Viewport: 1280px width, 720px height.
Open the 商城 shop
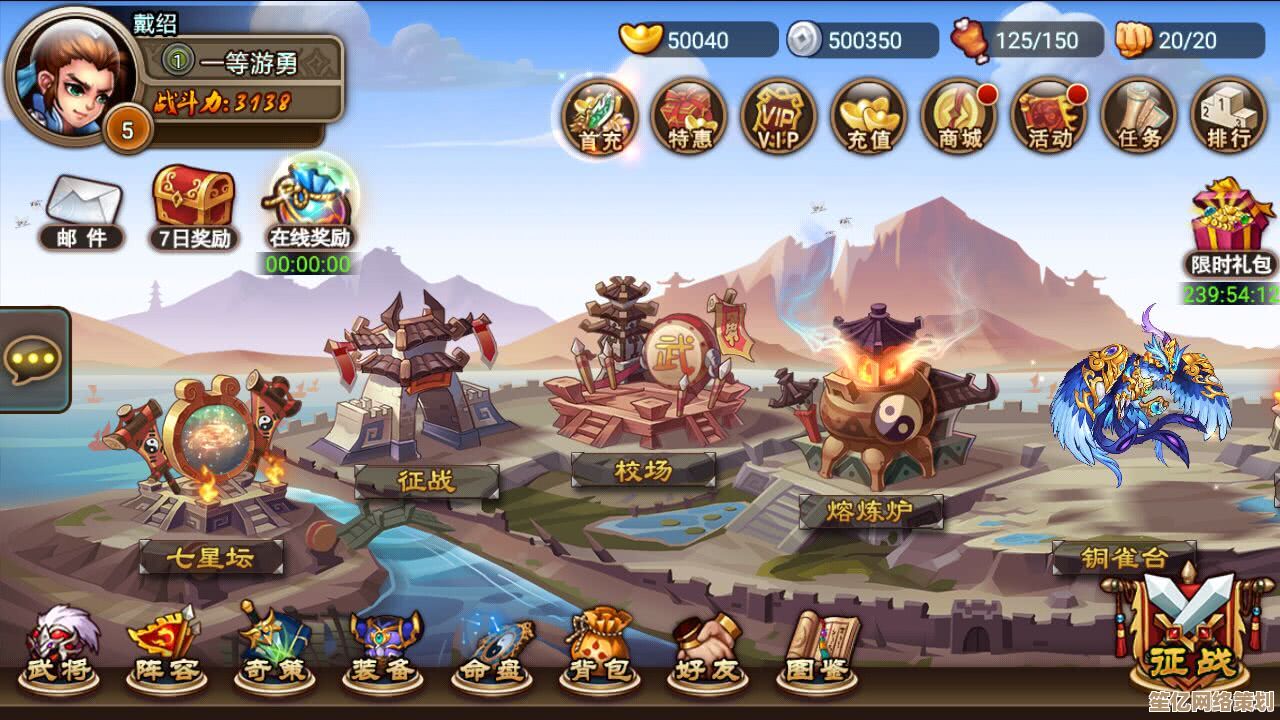958,116
